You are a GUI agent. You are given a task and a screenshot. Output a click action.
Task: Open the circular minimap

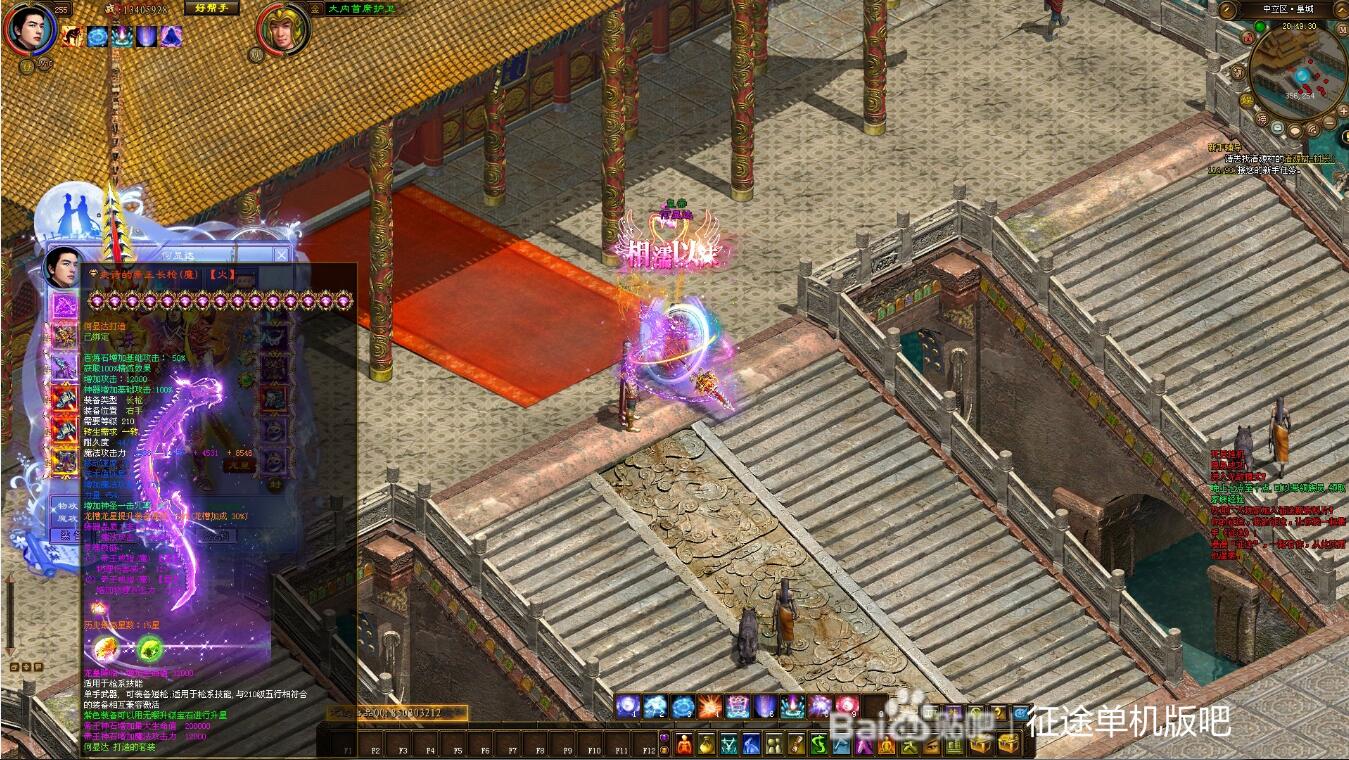(x=1297, y=72)
